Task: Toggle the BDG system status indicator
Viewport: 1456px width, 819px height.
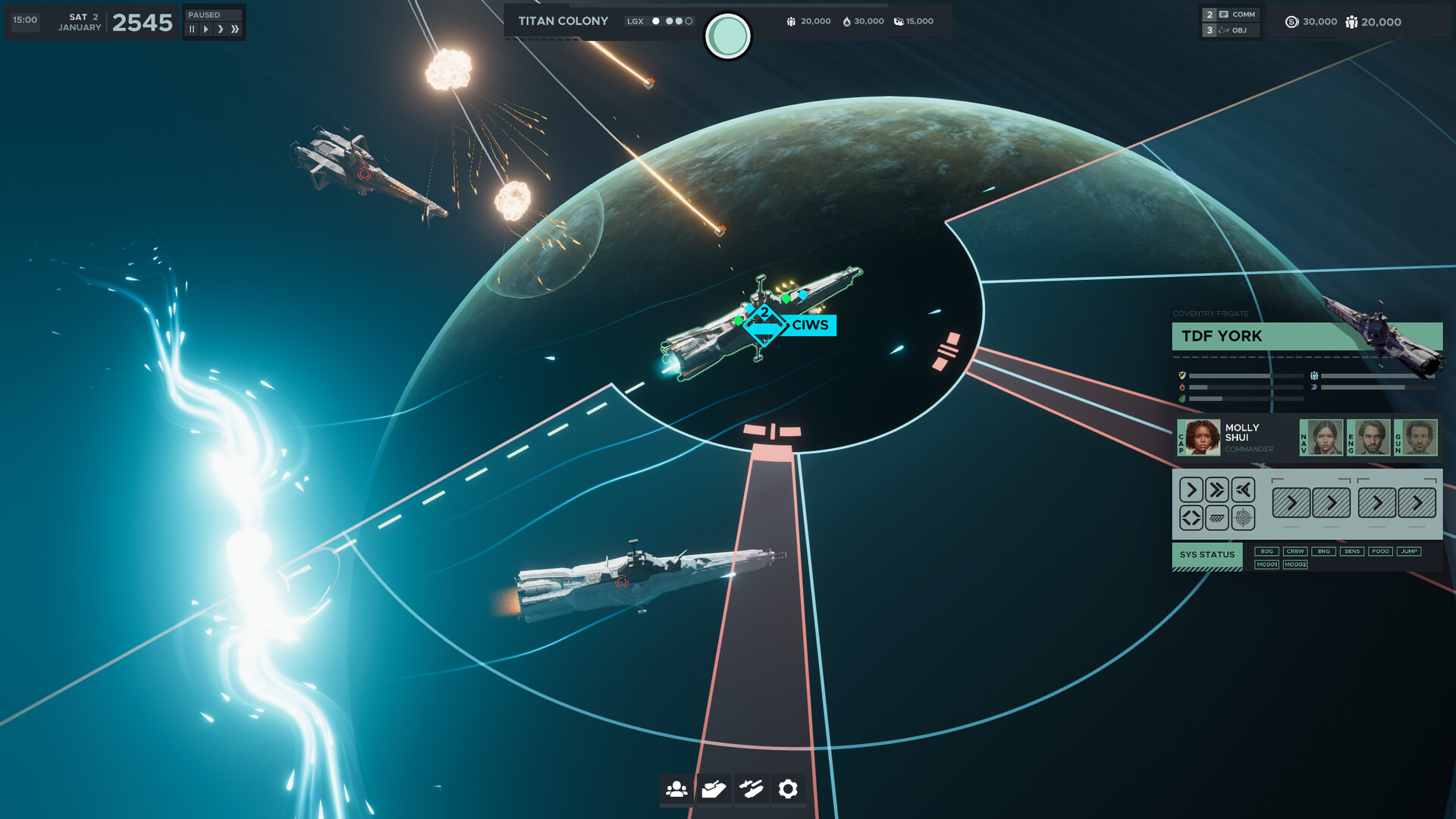Action: [x=1266, y=551]
